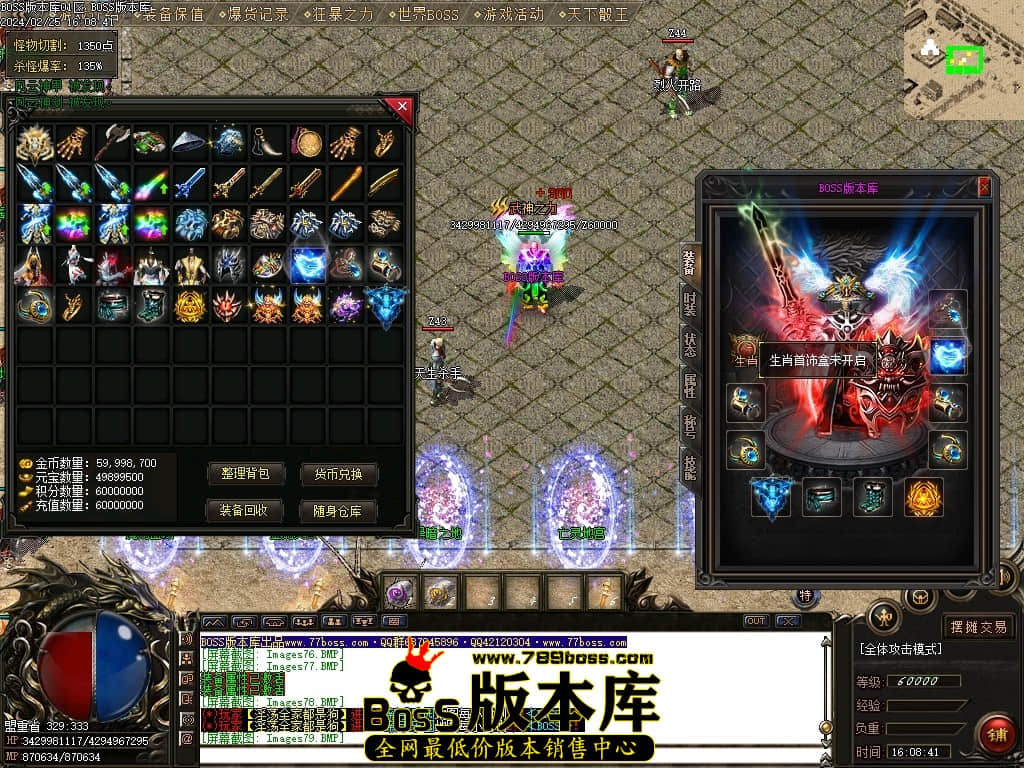
Task: Open the 装备保值 top menu entry
Action: pyautogui.click(x=172, y=14)
